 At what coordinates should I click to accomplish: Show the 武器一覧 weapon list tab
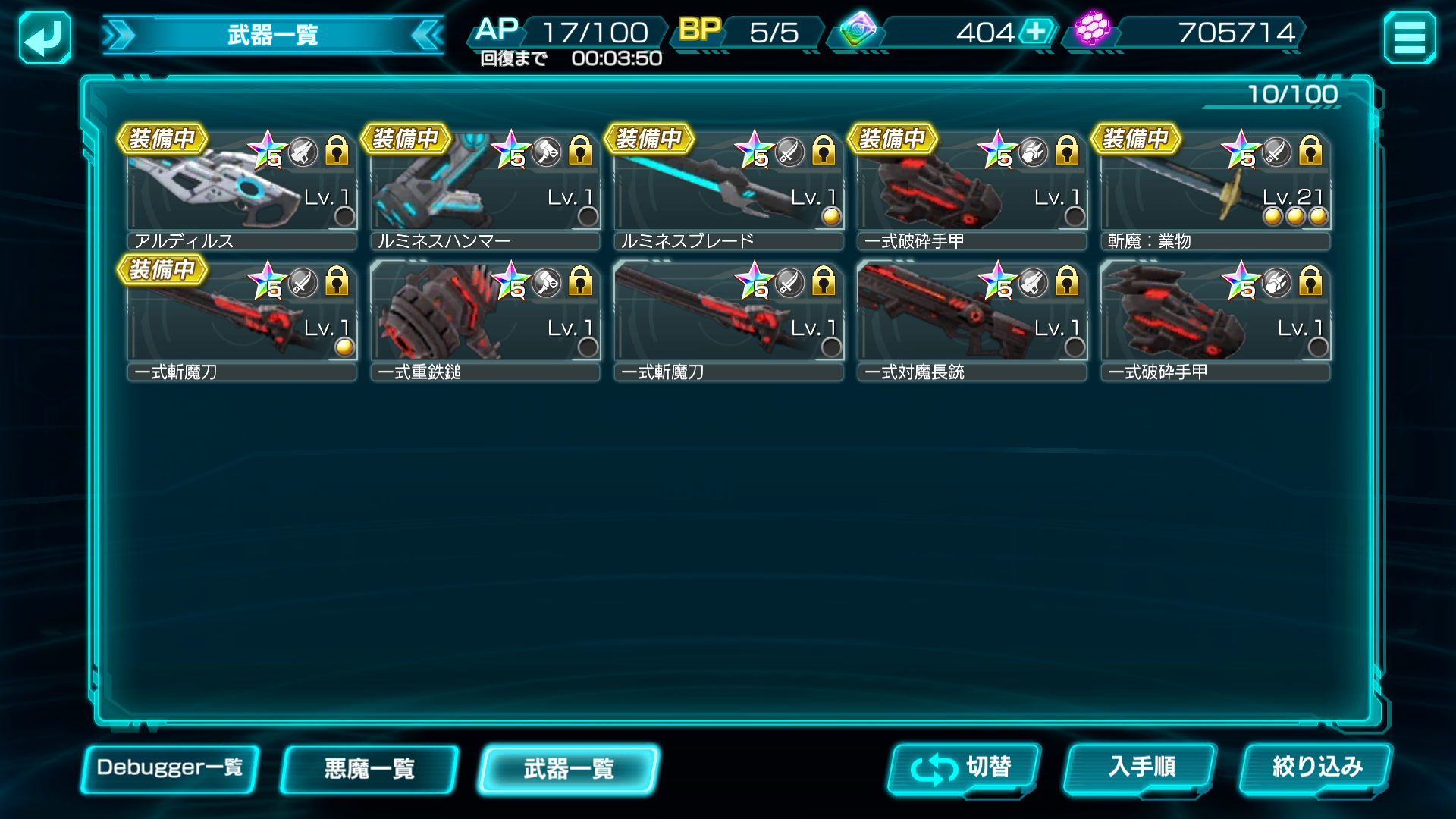569,769
